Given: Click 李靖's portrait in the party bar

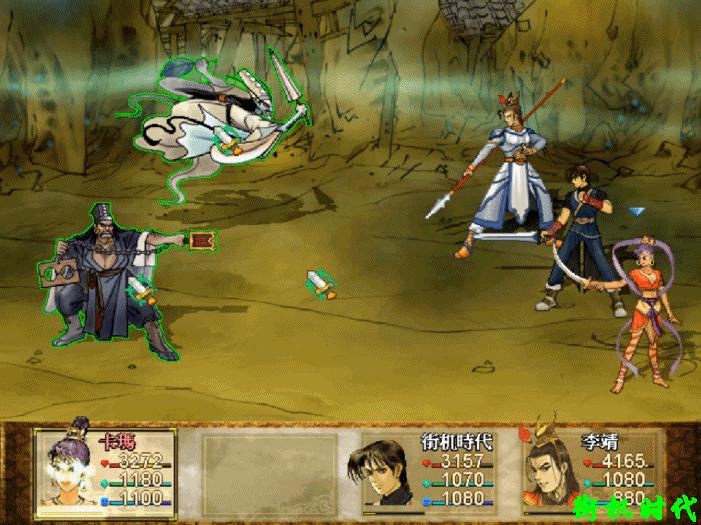Looking at the screenshot, I should [x=548, y=470].
